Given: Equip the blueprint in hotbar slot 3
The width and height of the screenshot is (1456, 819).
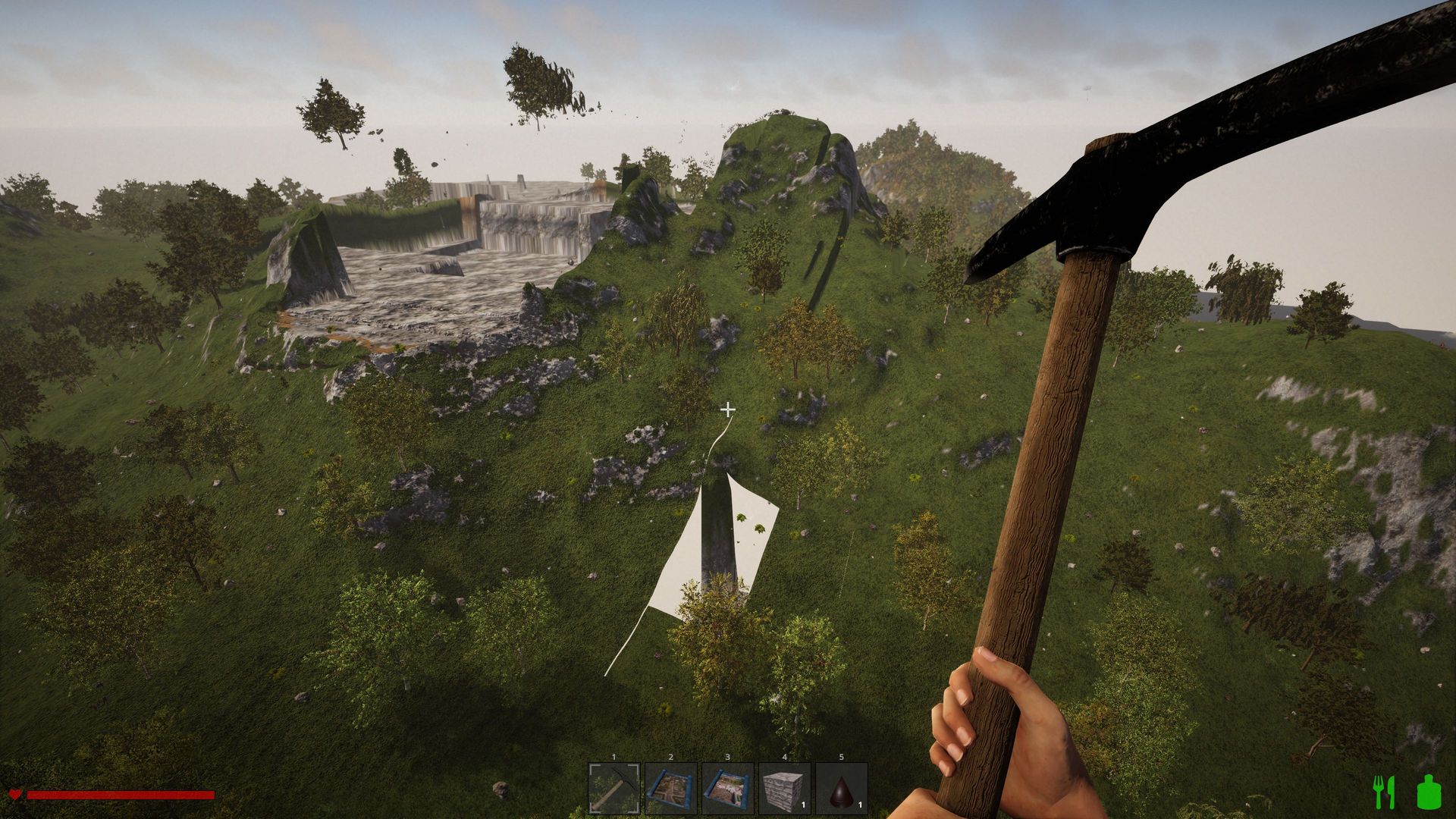Looking at the screenshot, I should click(728, 789).
